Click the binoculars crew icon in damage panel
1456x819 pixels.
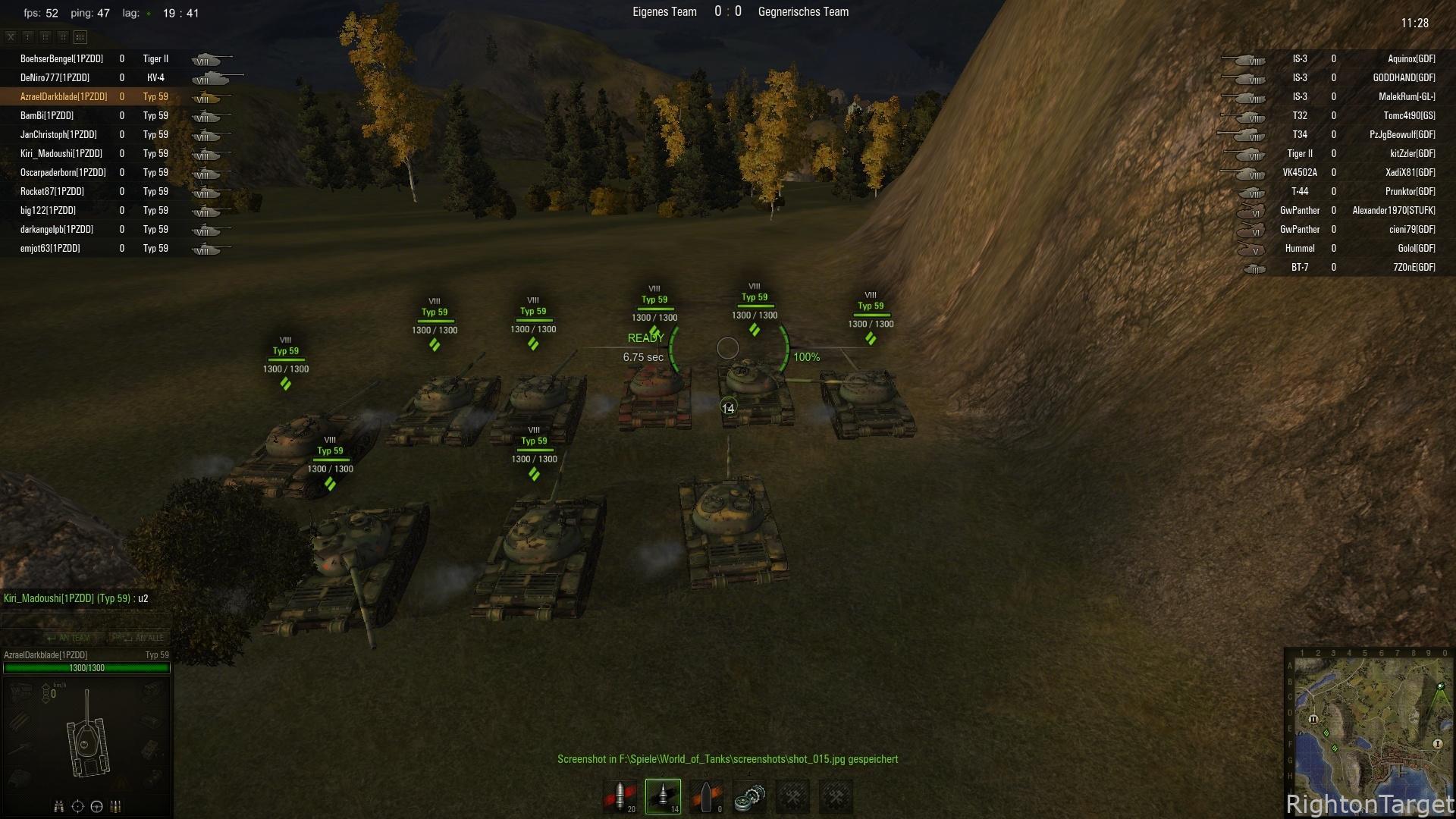point(58,806)
